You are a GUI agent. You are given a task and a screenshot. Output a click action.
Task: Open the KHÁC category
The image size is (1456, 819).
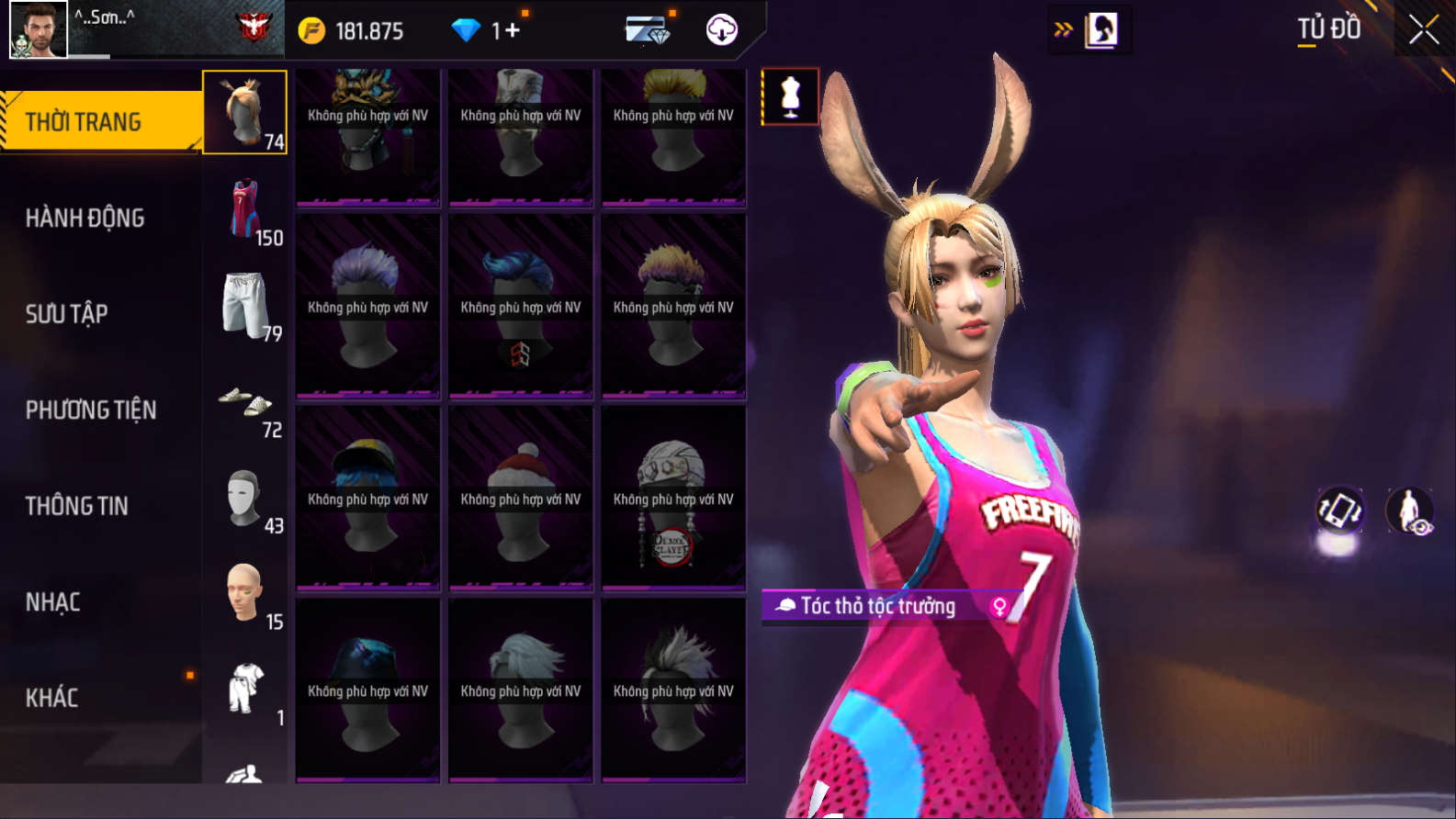[52, 698]
